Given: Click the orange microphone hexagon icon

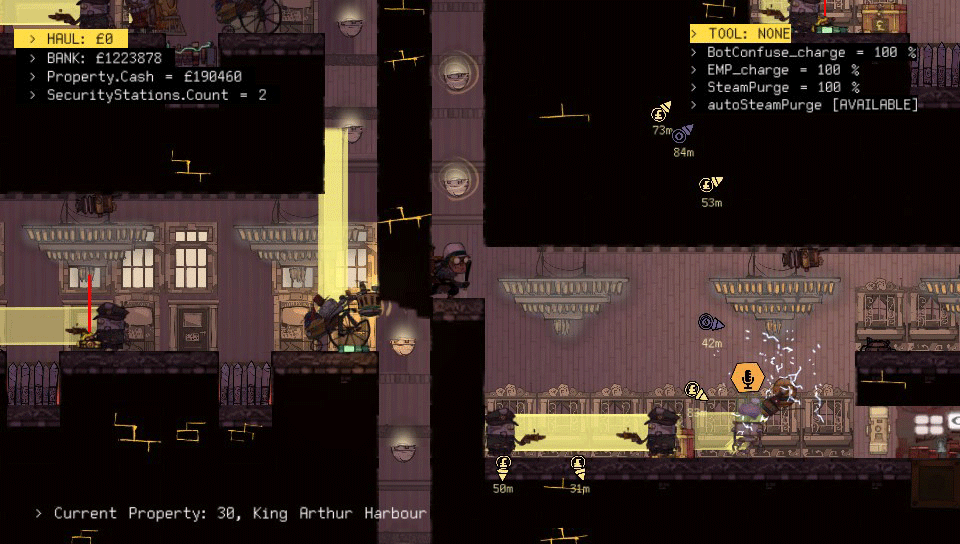Looking at the screenshot, I should click(x=746, y=378).
